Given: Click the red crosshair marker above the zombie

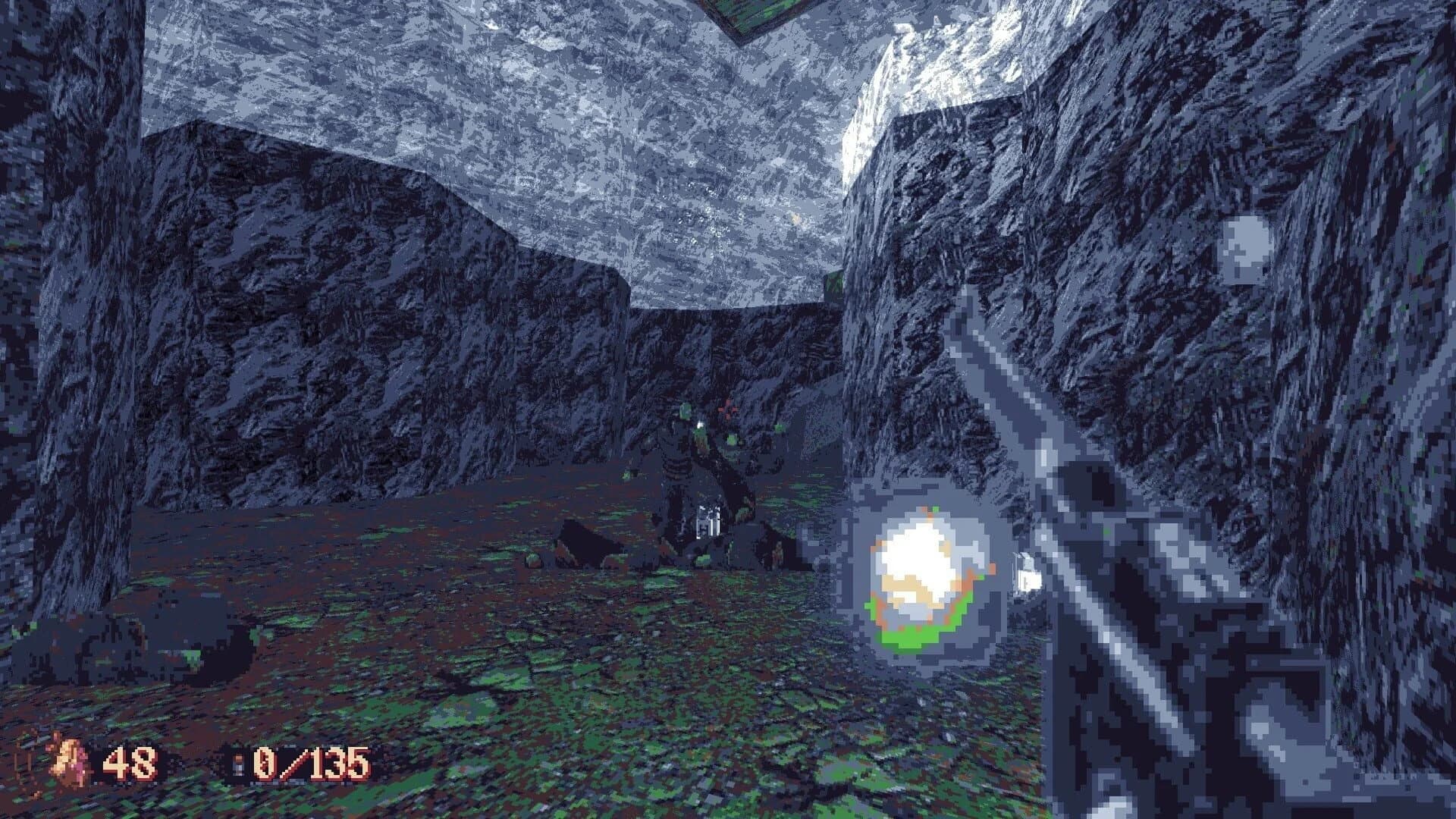Looking at the screenshot, I should point(727,409).
